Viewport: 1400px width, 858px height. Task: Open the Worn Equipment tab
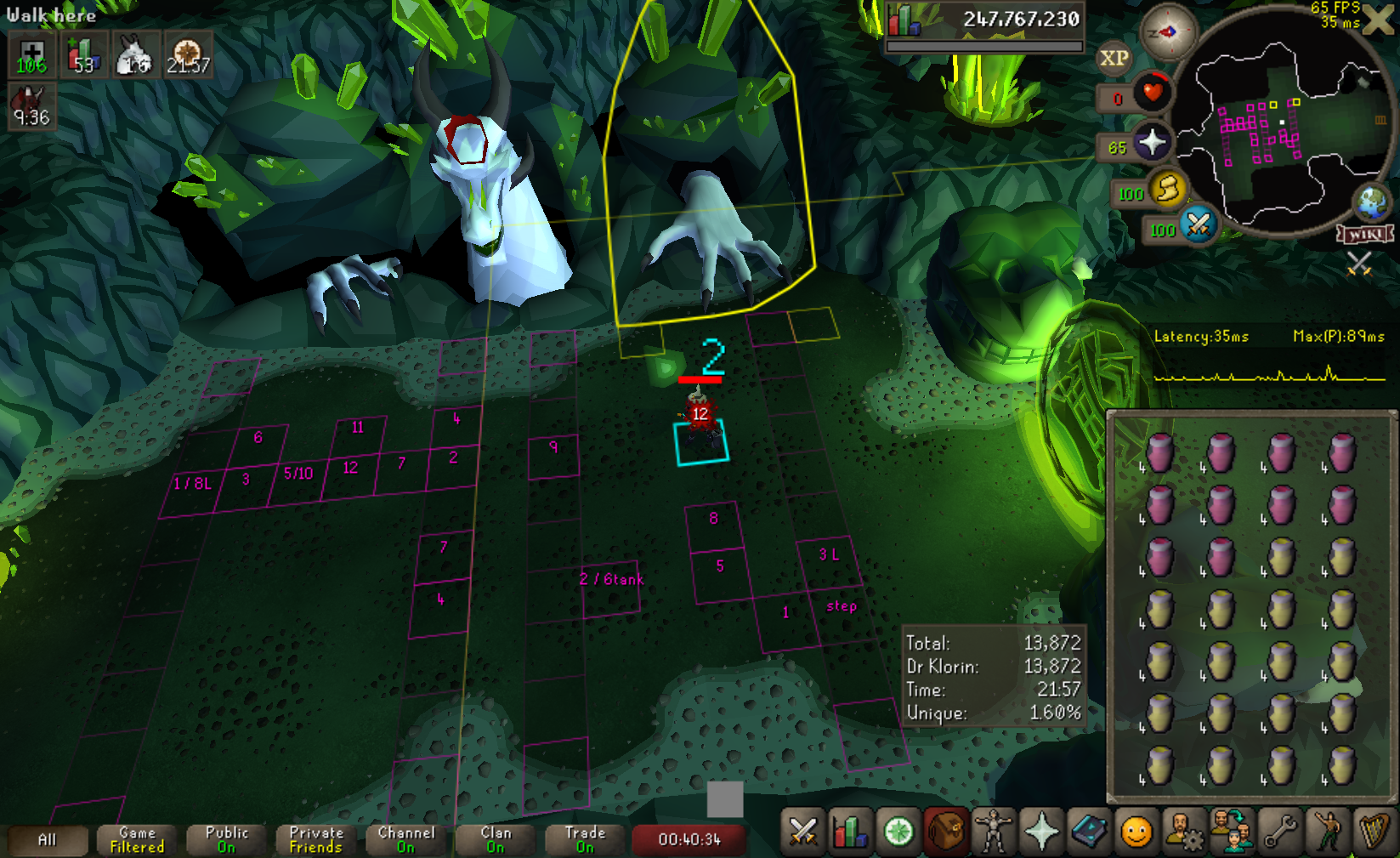[993, 831]
